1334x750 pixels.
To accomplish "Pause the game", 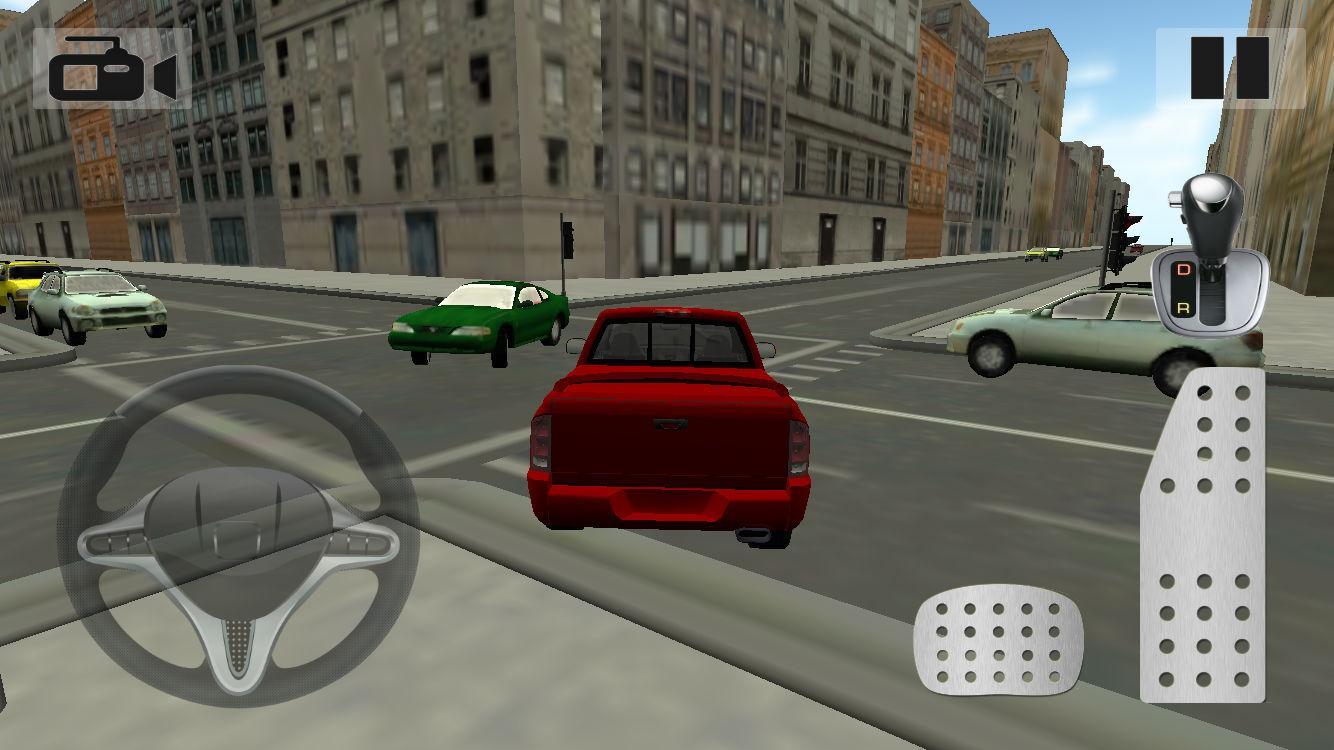I will pyautogui.click(x=1229, y=68).
